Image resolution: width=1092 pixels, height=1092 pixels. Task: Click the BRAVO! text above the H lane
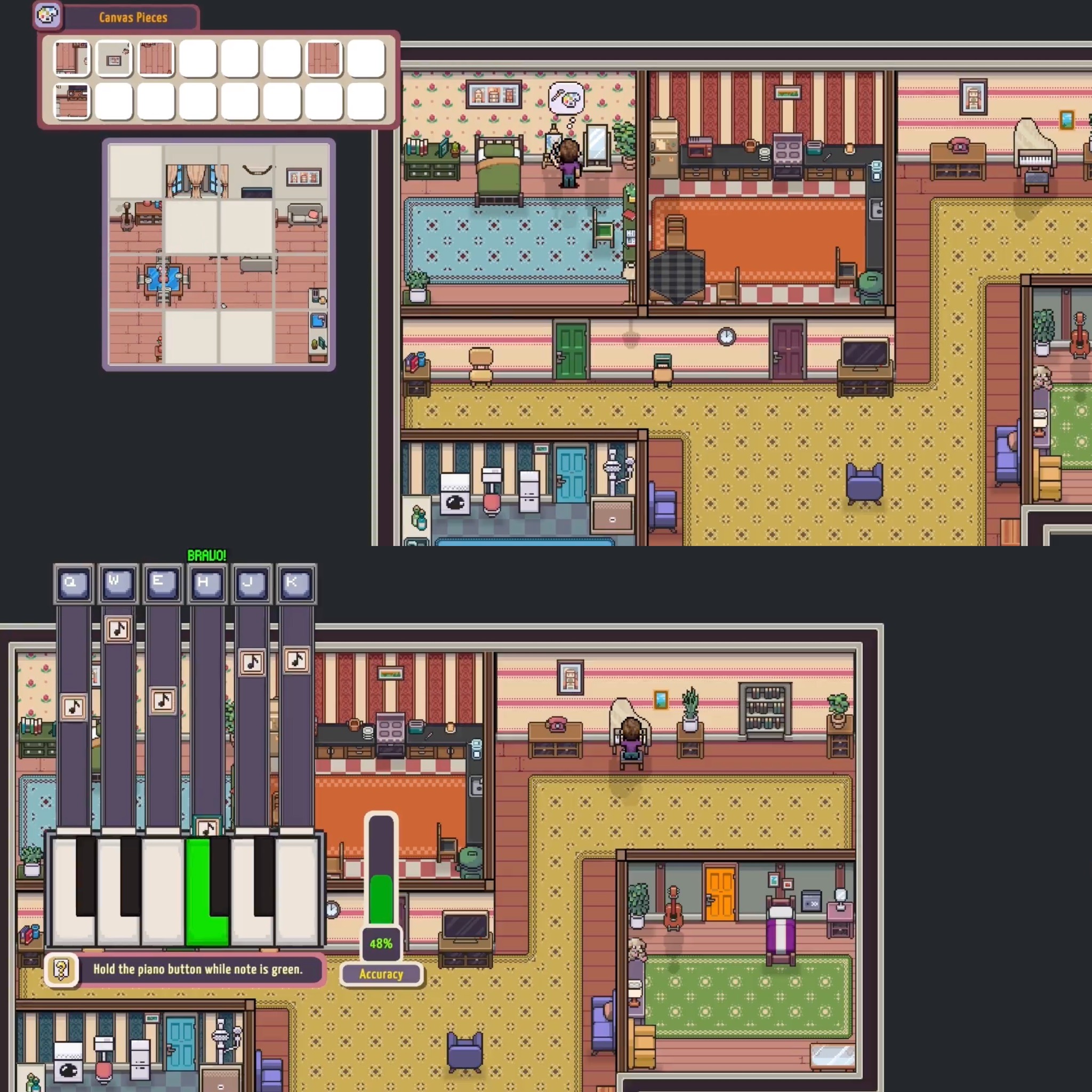(206, 555)
